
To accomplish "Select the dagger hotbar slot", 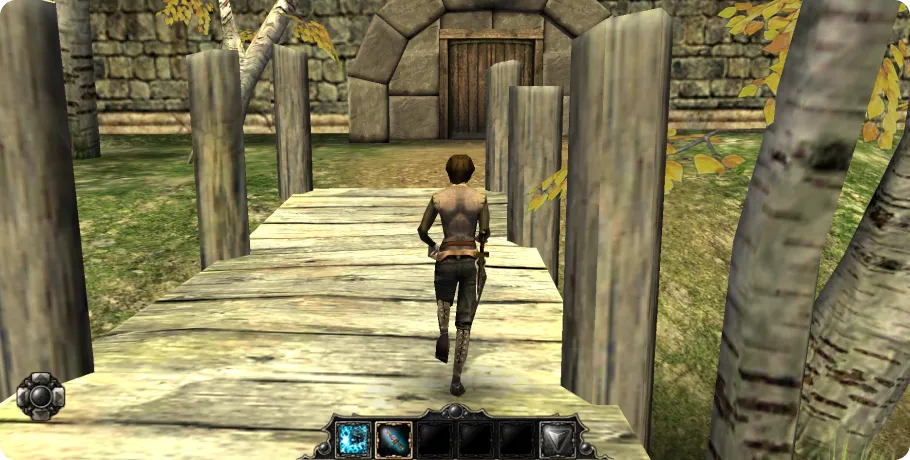I will 393,439.
